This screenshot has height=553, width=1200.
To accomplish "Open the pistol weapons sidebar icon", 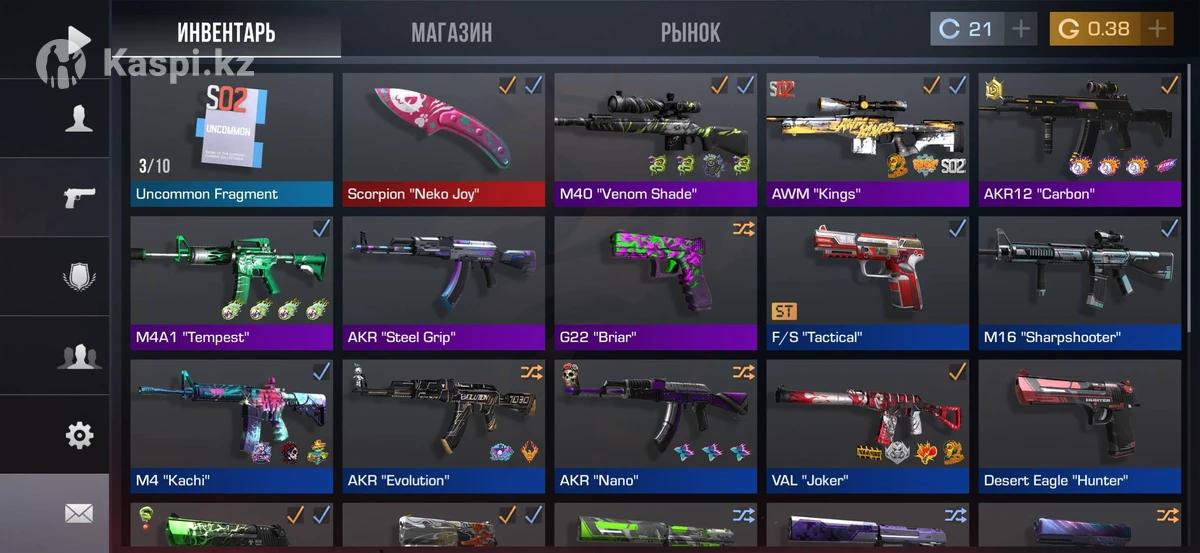I will pyautogui.click(x=78, y=197).
